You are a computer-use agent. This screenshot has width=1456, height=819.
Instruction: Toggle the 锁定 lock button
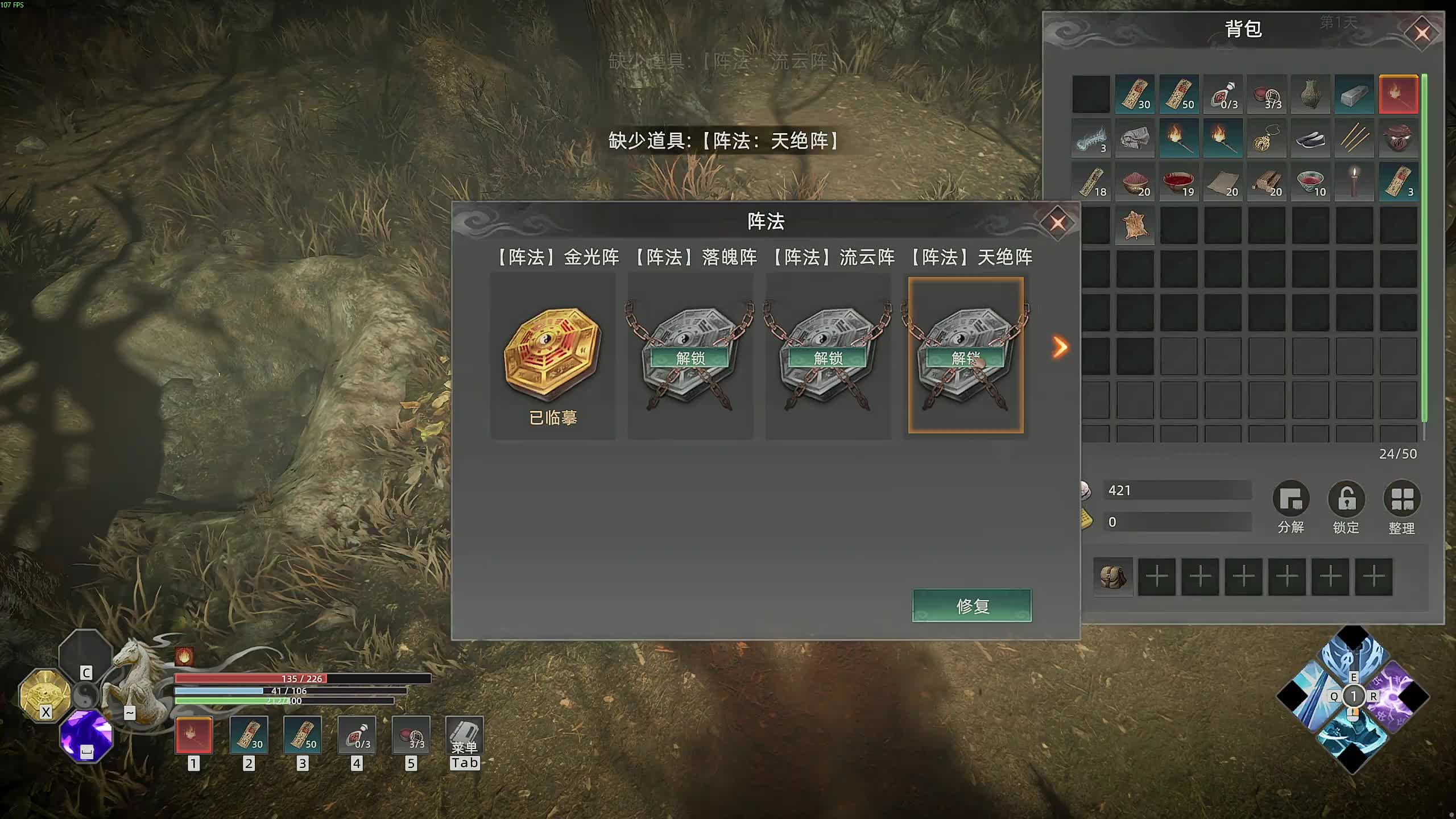(x=1346, y=500)
